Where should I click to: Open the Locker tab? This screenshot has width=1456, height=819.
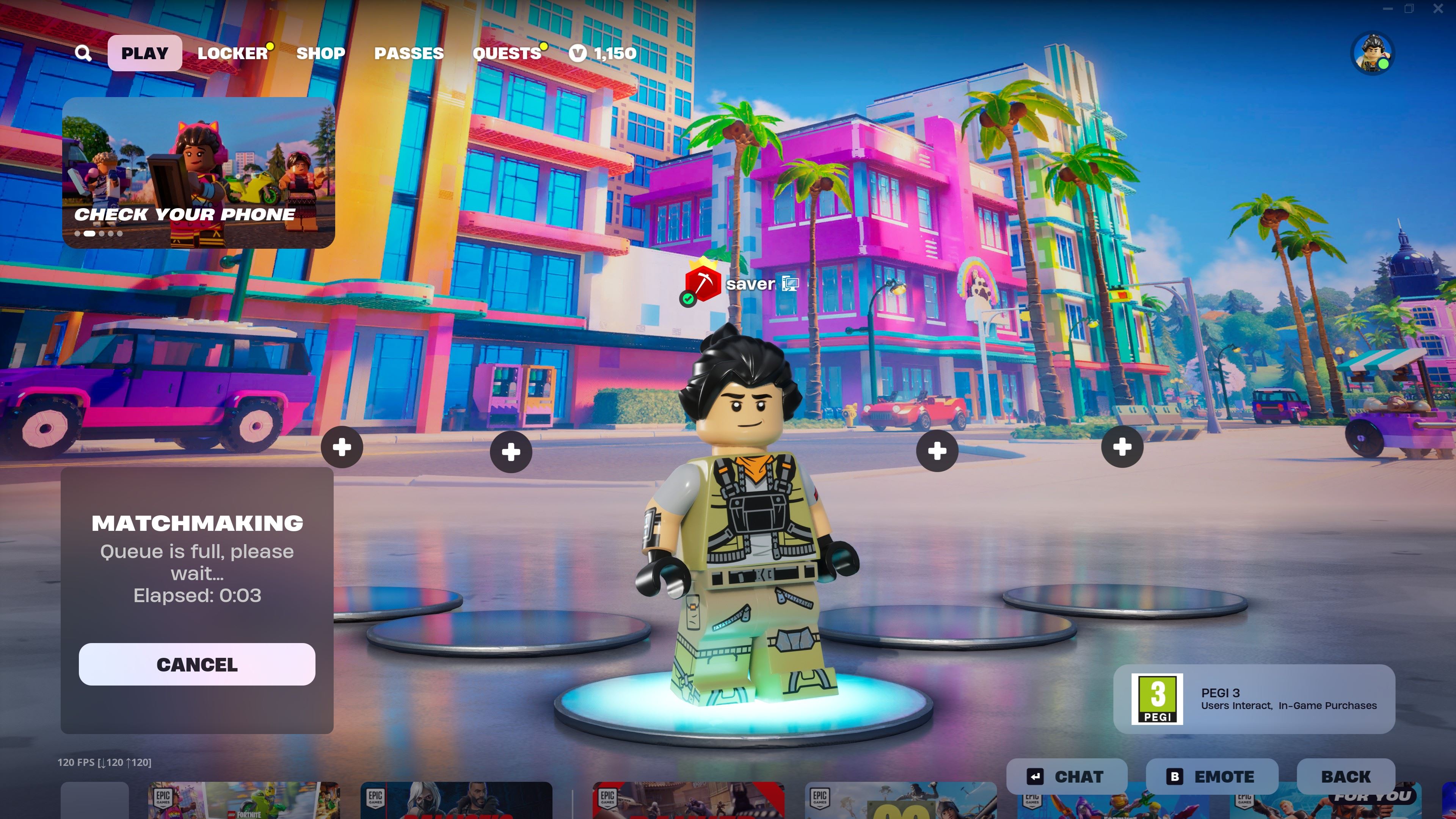(x=232, y=53)
